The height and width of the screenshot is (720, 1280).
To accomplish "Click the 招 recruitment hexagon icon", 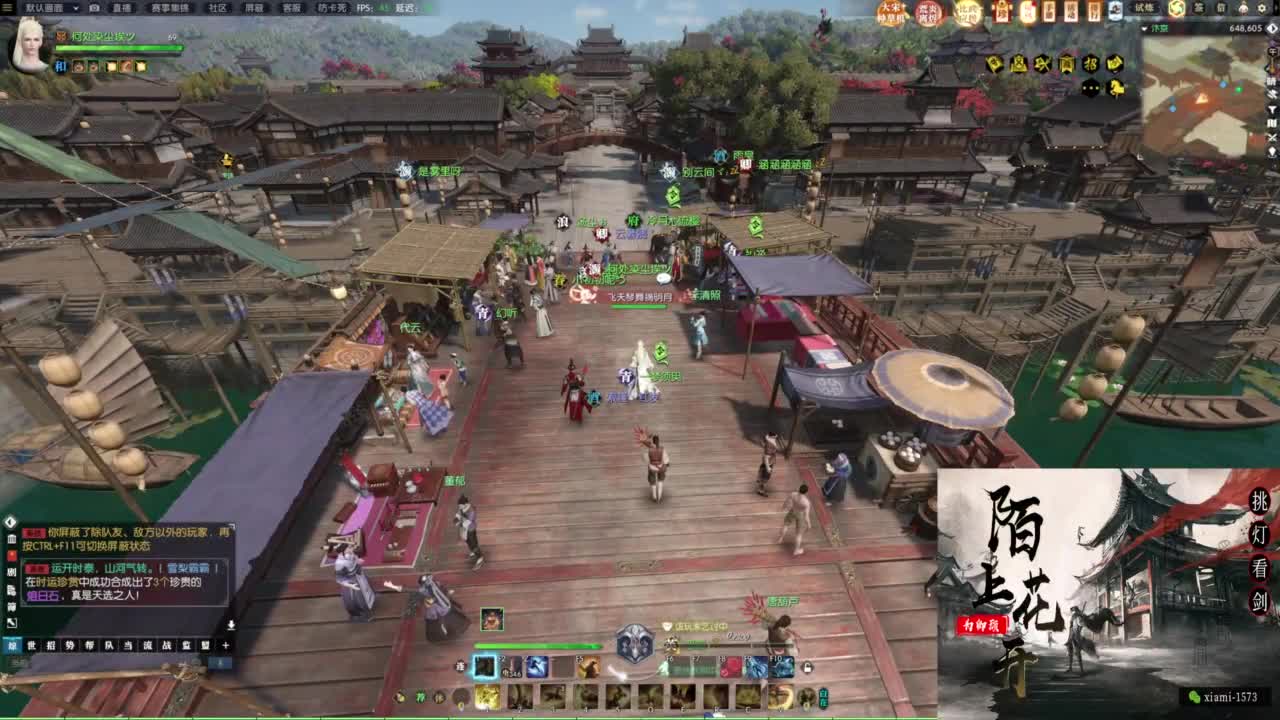I will pyautogui.click(x=1092, y=62).
